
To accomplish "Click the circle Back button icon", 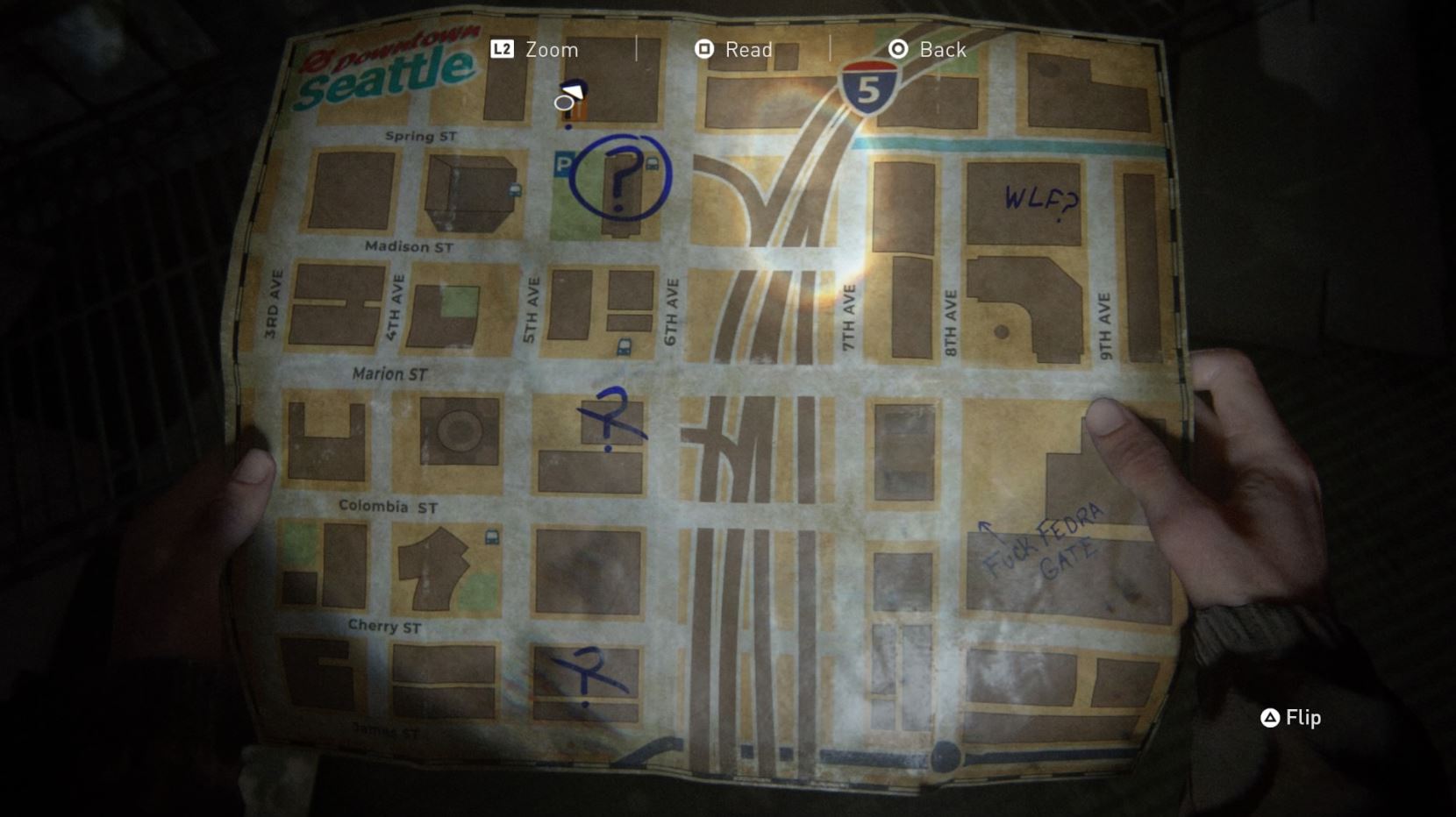I will (x=897, y=49).
